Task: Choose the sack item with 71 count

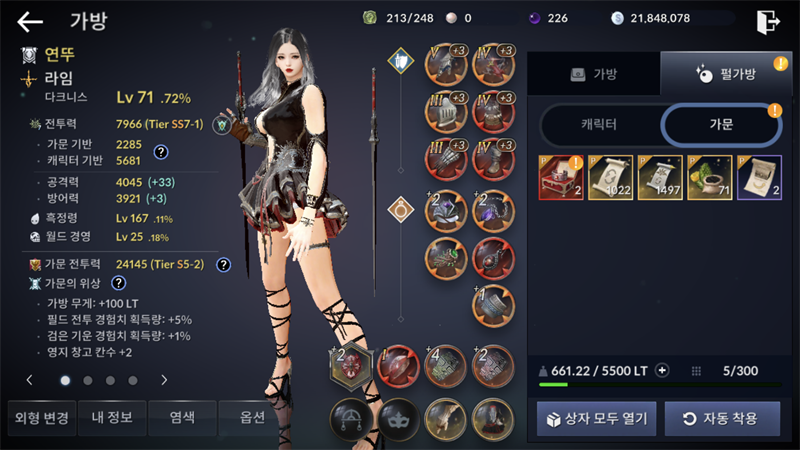Action: pyautogui.click(x=709, y=178)
